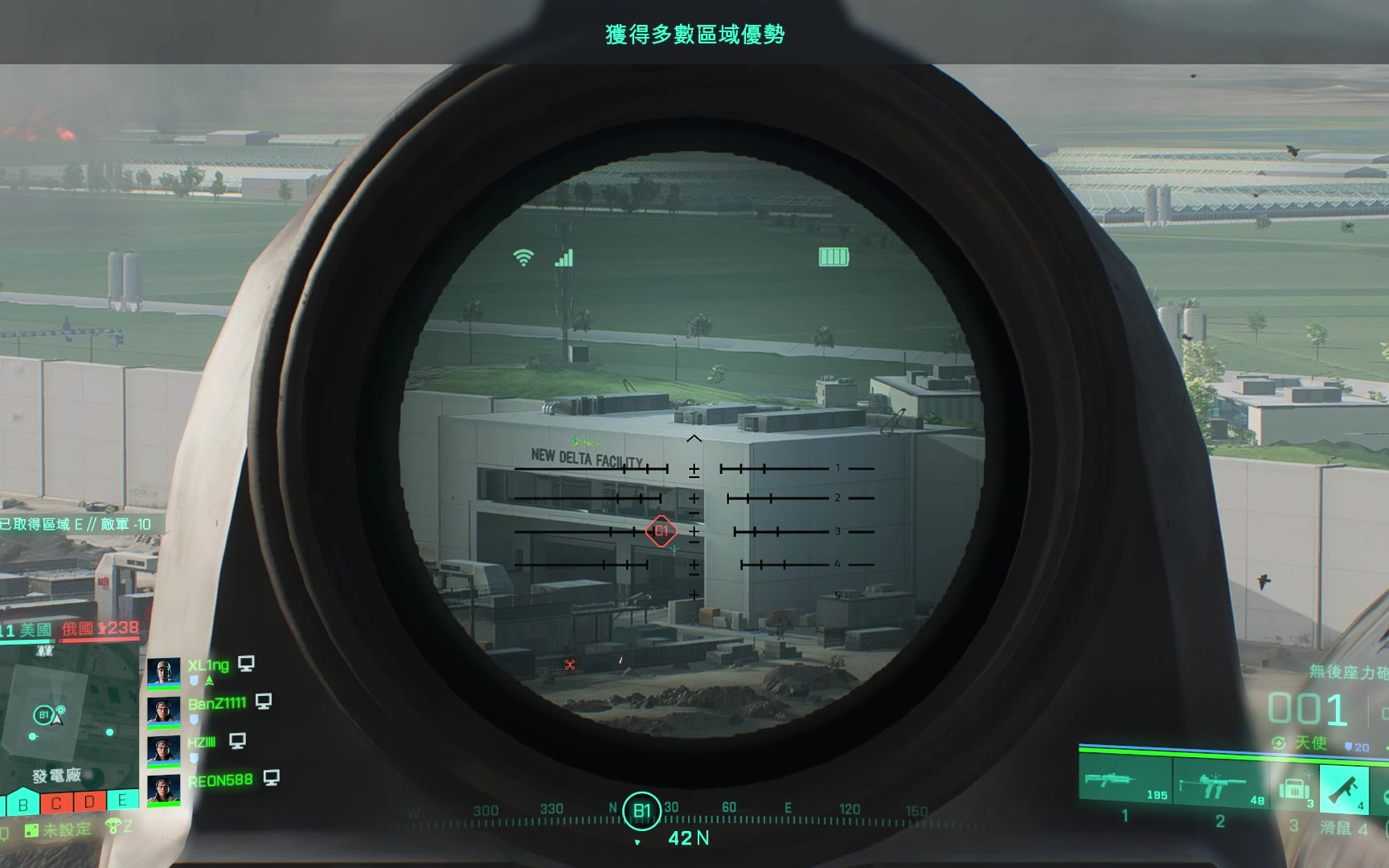
Task: Select capture point D indicator
Action: pos(89,801)
